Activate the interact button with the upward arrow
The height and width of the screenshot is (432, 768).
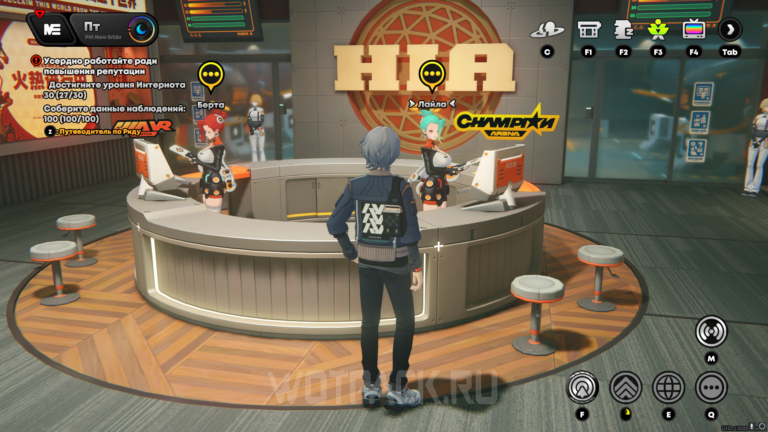pyautogui.click(x=581, y=386)
